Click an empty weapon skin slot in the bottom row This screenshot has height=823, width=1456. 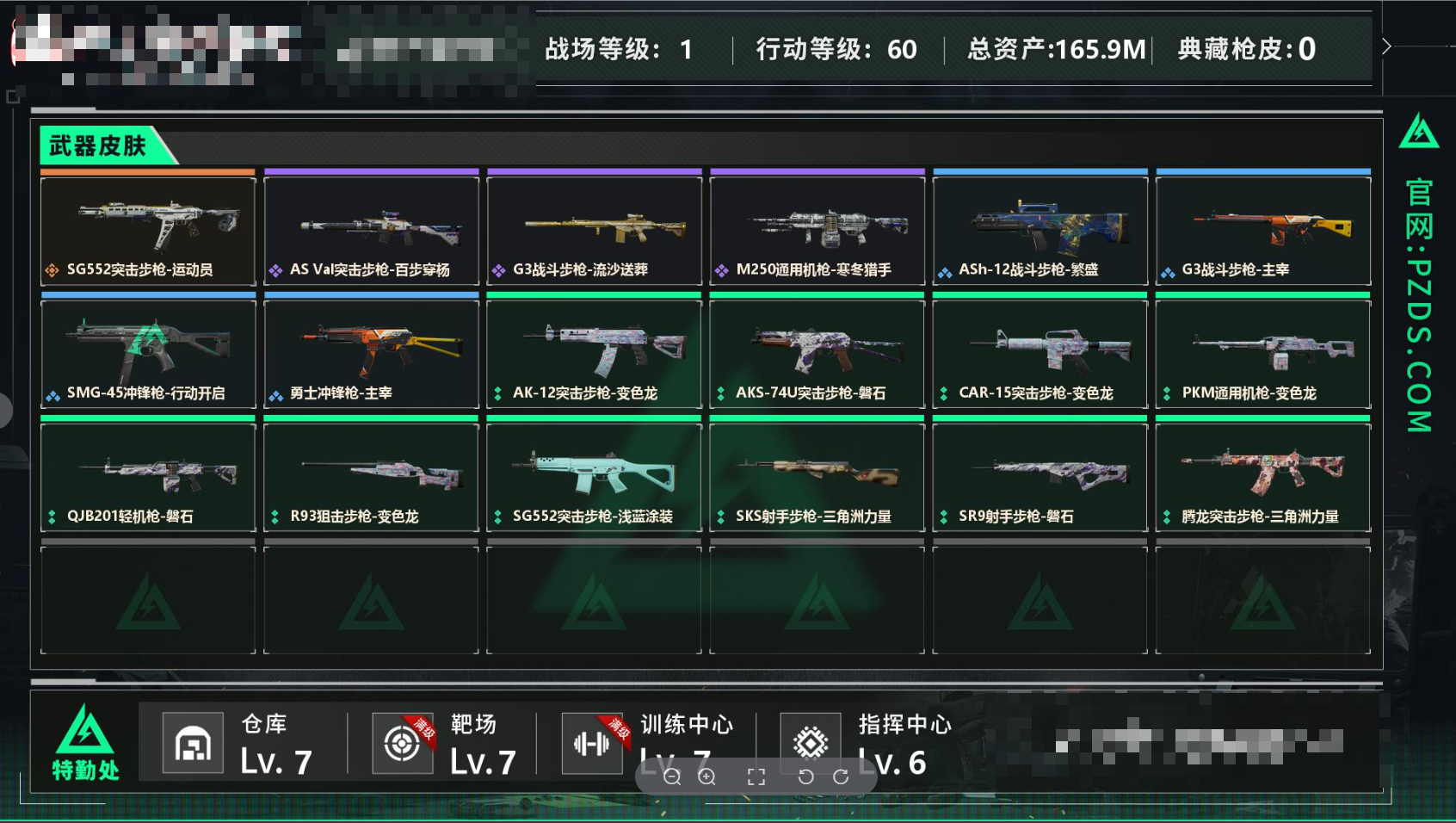147,600
